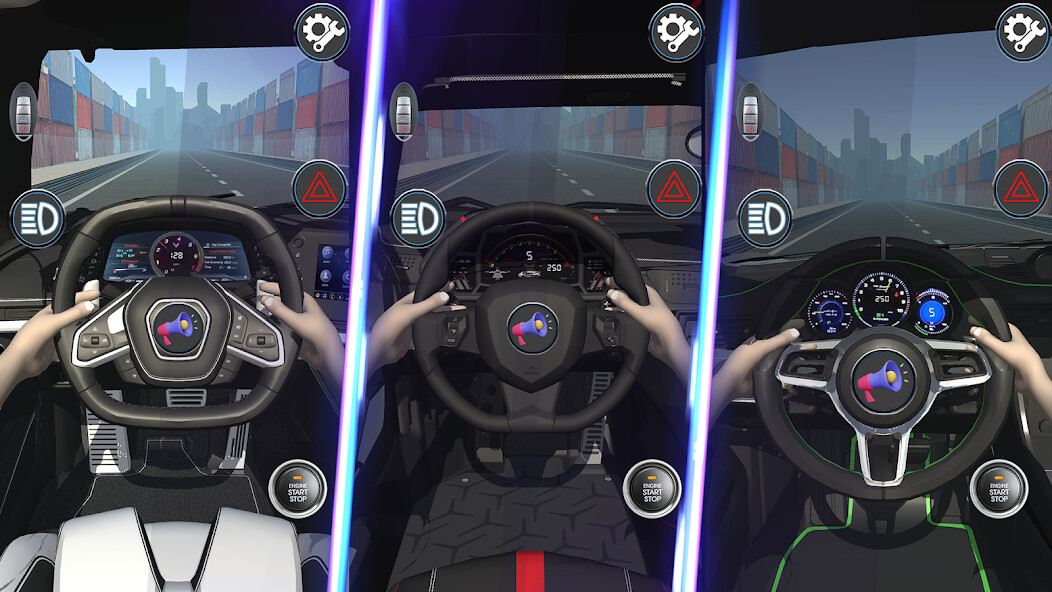This screenshot has height=592, width=1052.
Task: Open the settings gear in the red-striped seat car
Action: pos(676,32)
